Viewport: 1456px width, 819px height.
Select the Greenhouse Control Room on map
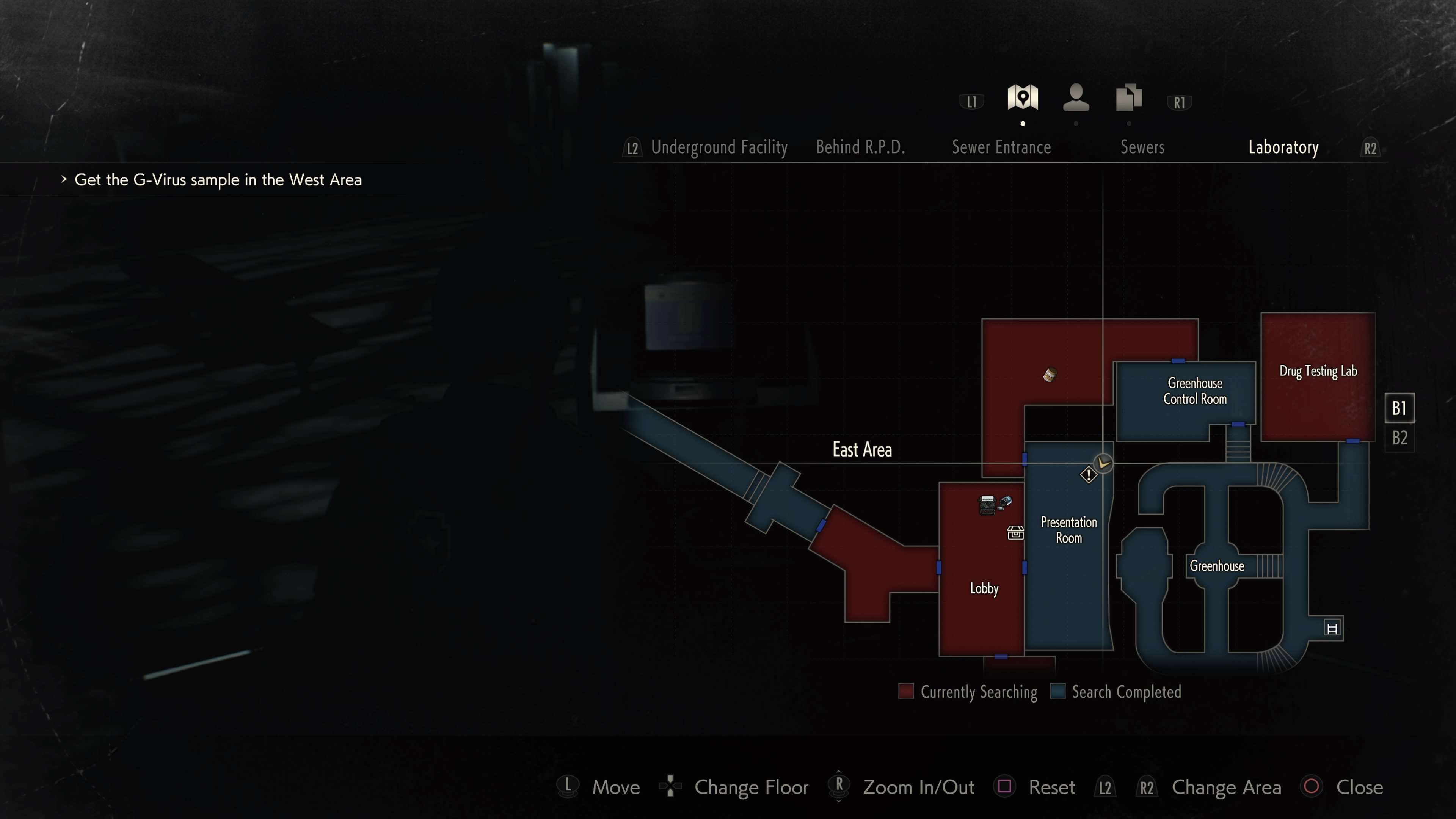[x=1194, y=391]
